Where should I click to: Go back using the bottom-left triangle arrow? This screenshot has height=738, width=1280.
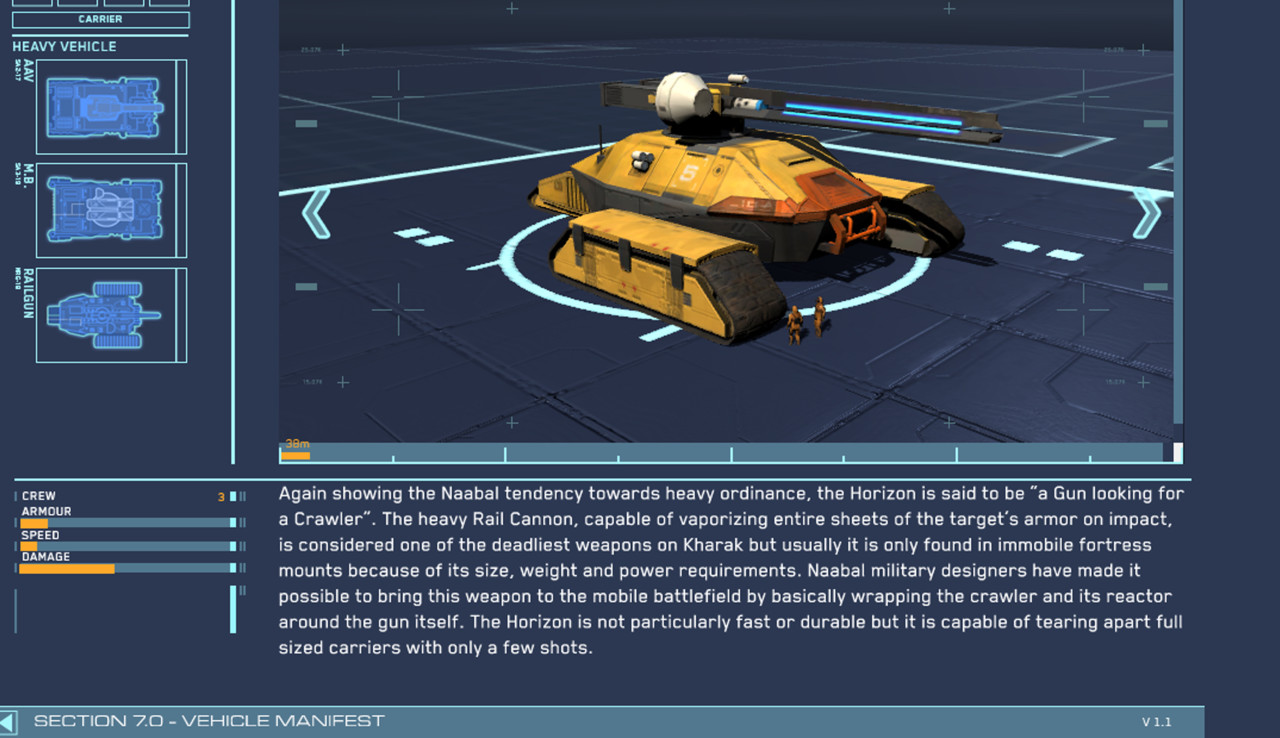point(8,722)
